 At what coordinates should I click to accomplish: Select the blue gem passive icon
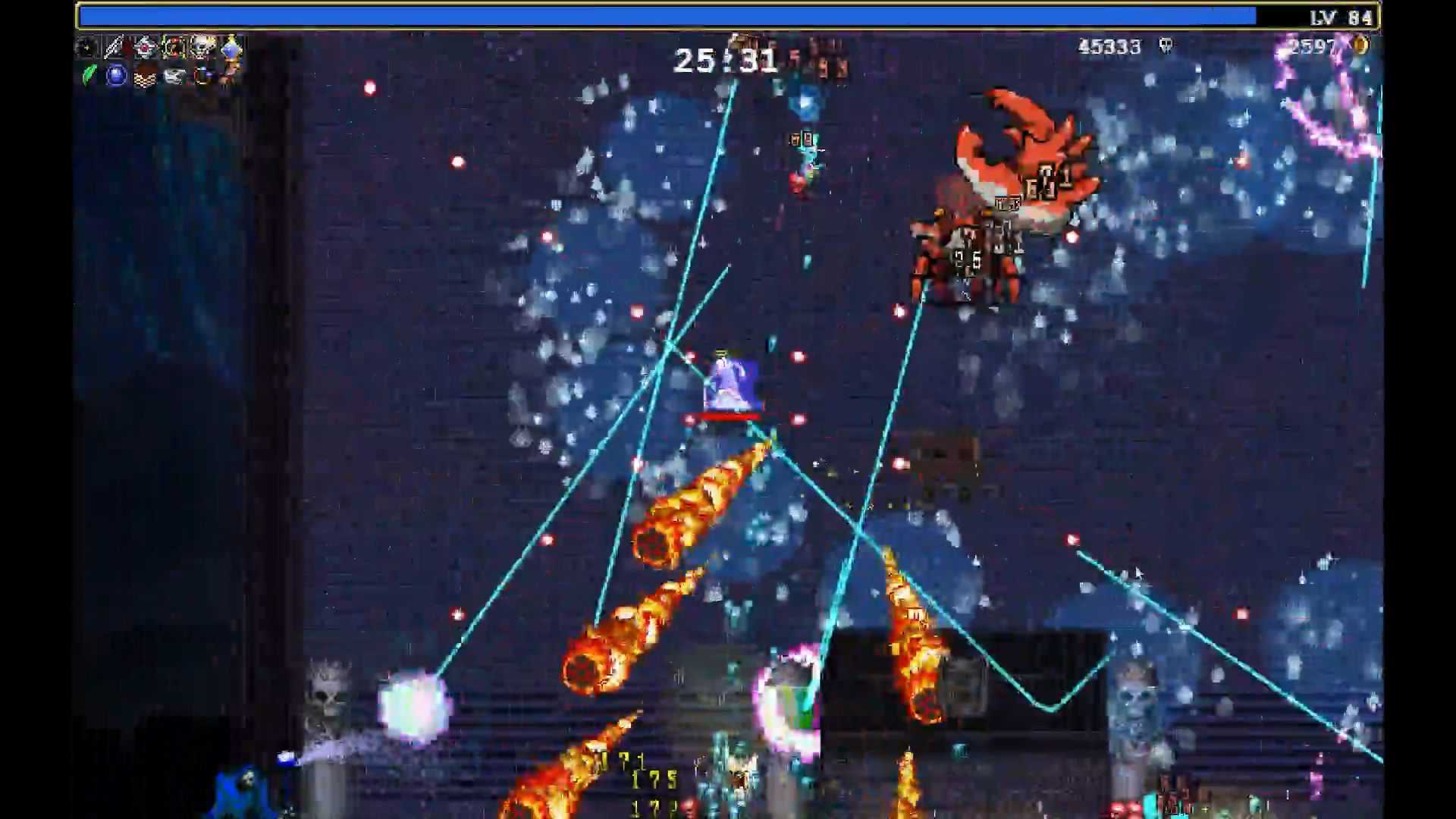pos(115,77)
